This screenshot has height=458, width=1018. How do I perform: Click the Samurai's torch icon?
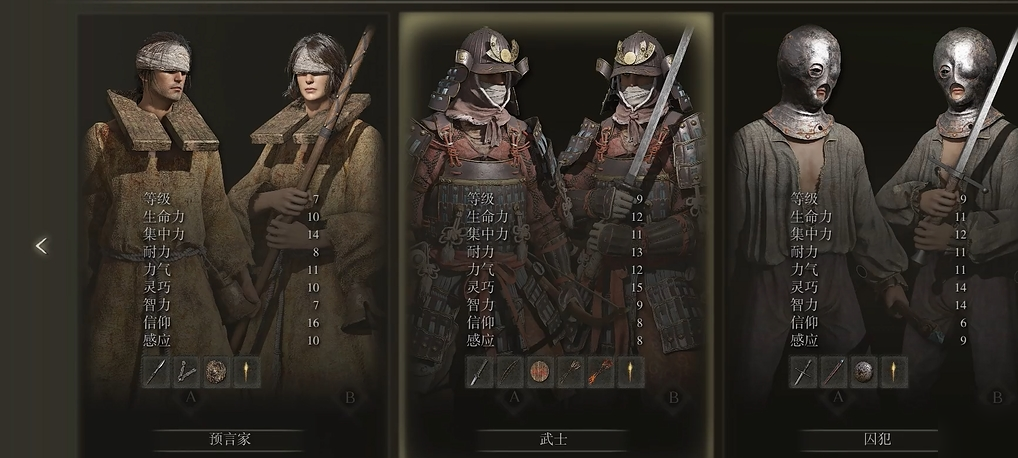(629, 372)
